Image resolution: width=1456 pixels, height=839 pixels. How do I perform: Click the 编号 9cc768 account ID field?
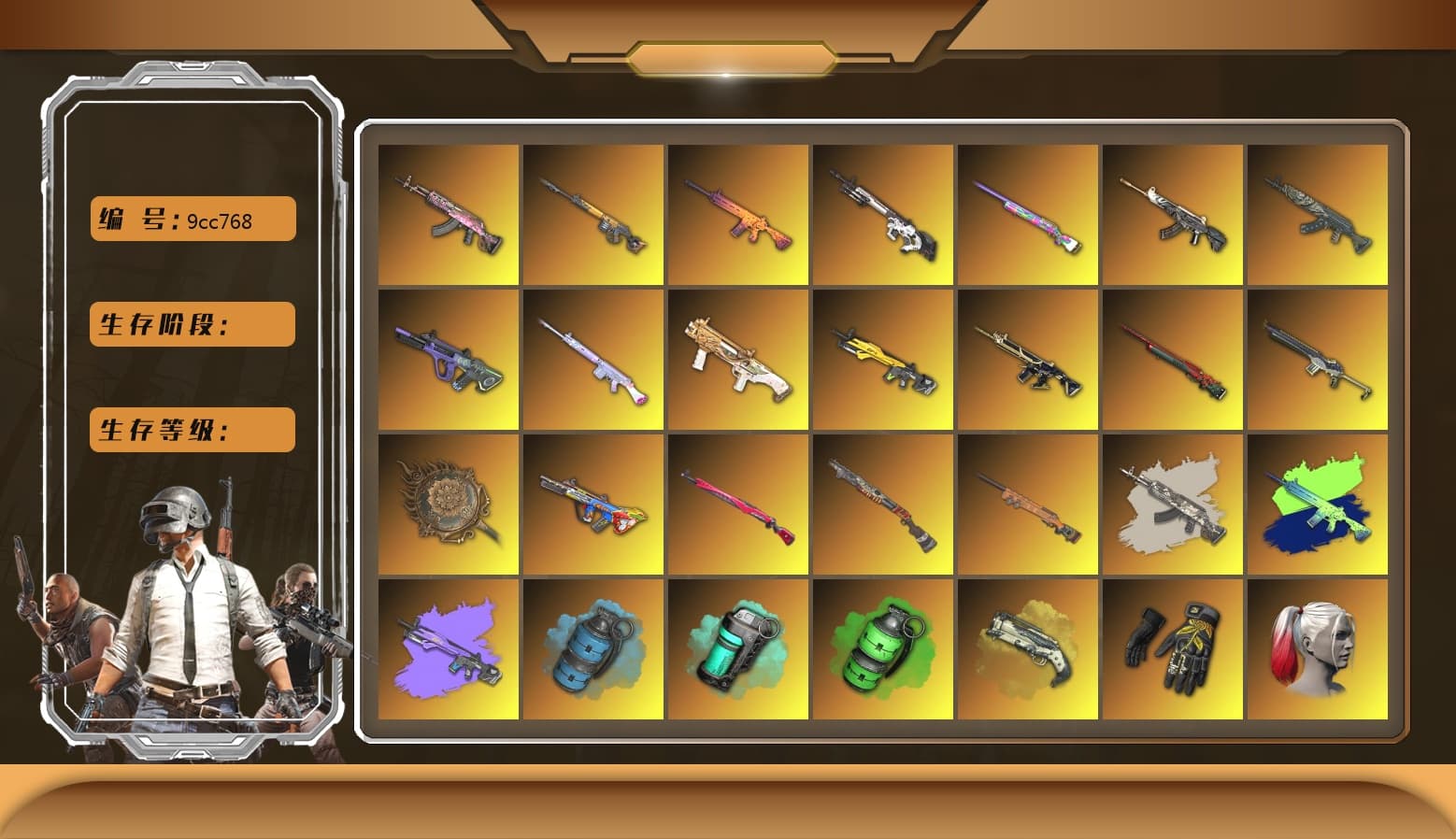192,220
